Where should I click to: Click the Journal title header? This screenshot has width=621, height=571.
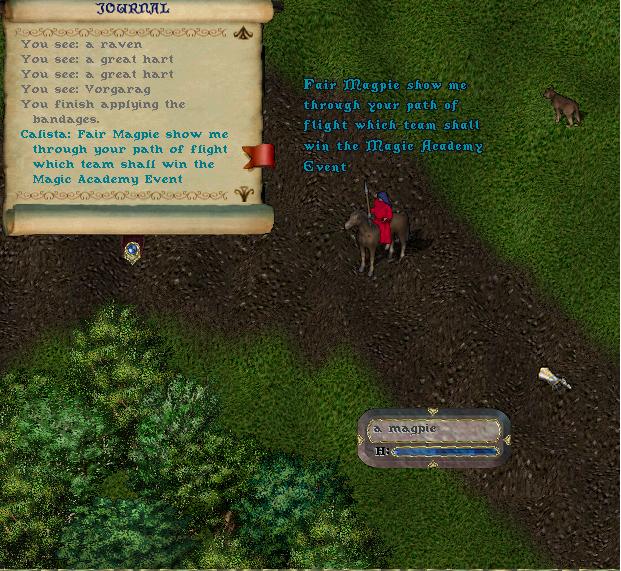click(x=132, y=9)
